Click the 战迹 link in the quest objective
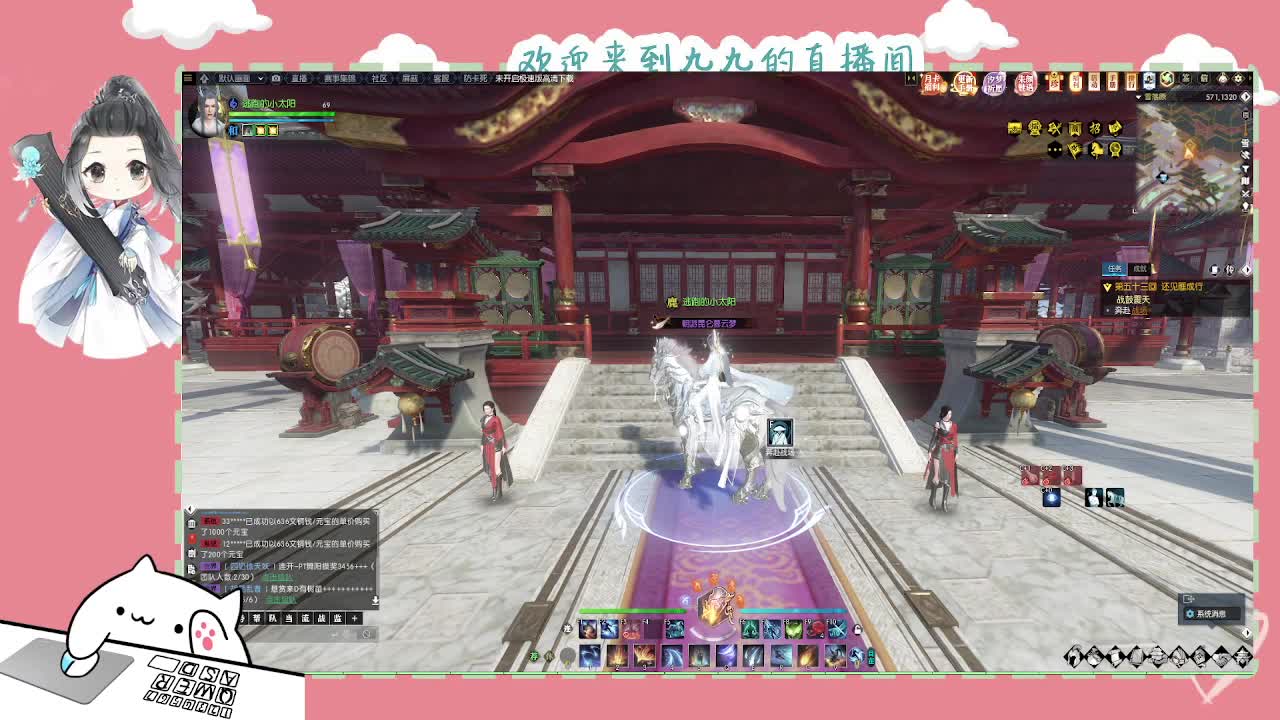The height and width of the screenshot is (720, 1280). coord(1140,310)
